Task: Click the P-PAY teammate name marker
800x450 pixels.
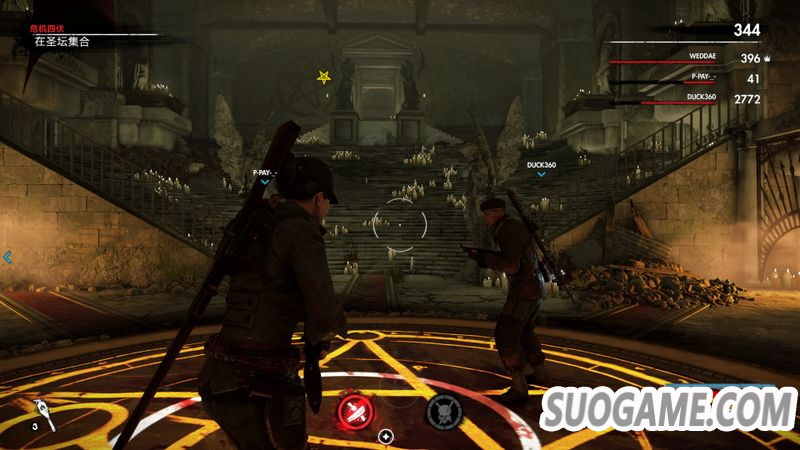Action: click(x=265, y=173)
